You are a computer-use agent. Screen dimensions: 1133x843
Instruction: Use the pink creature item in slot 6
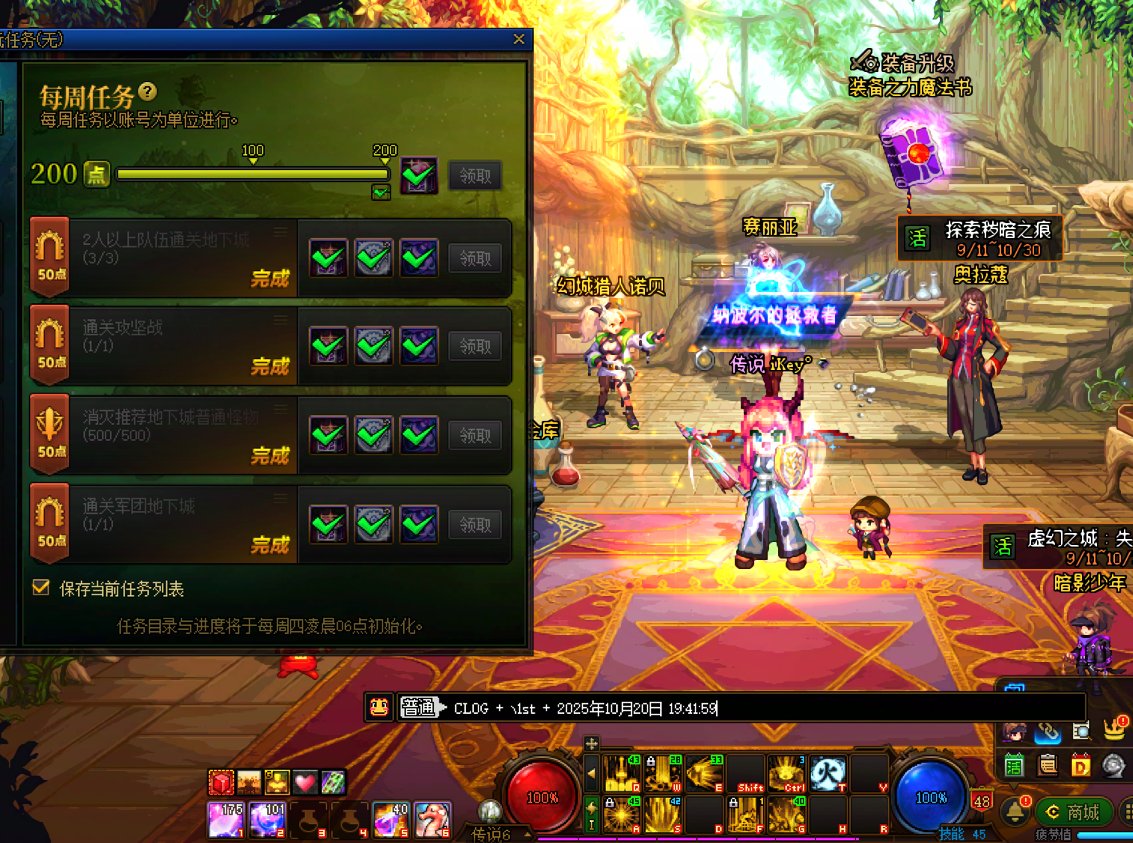431,819
